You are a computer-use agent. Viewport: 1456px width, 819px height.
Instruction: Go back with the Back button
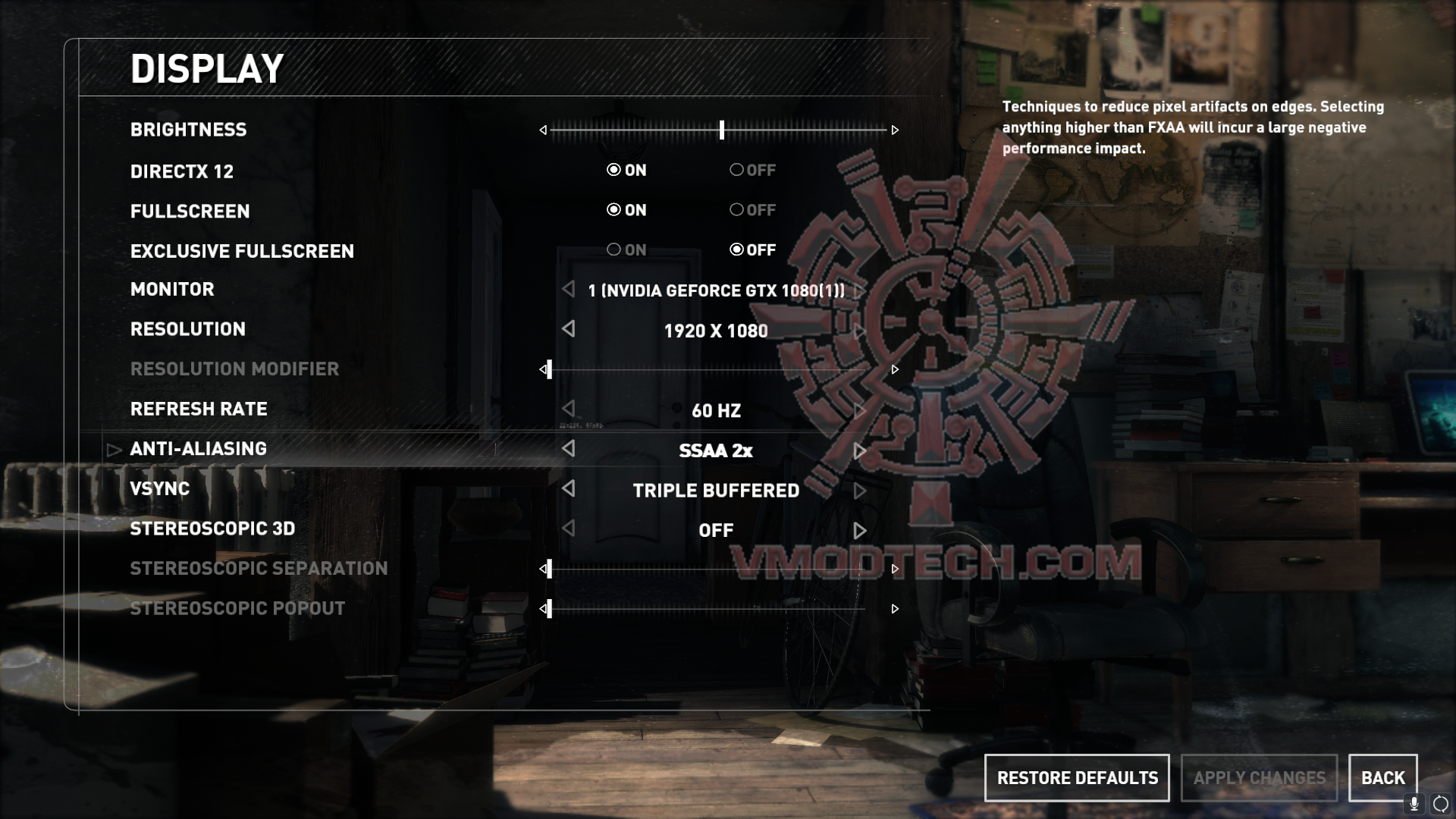[x=1382, y=778]
